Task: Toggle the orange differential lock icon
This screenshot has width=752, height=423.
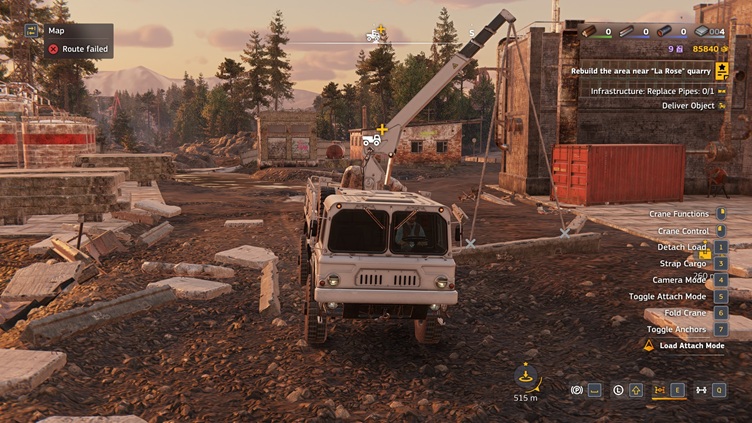Action: pos(660,390)
